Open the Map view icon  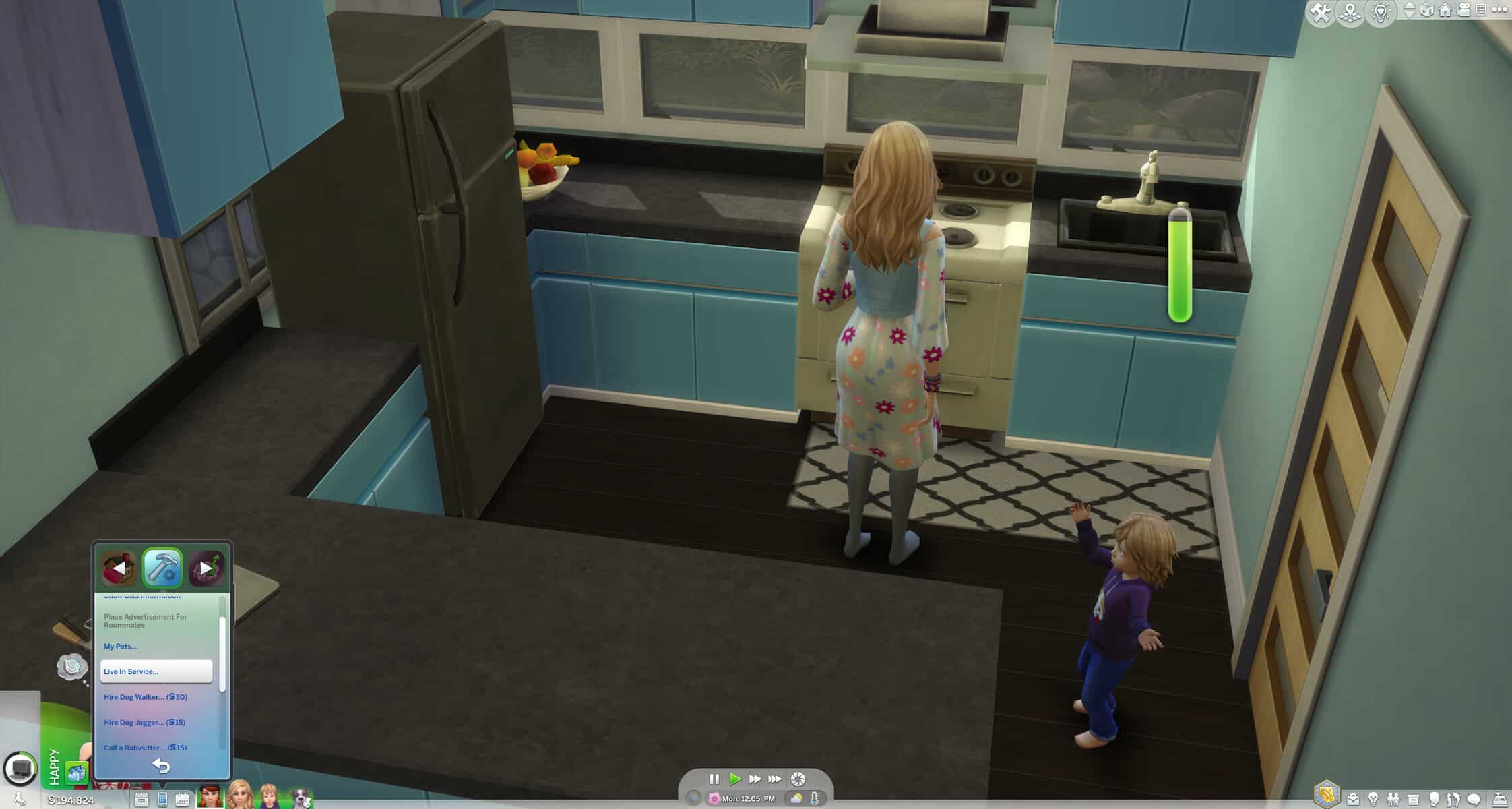[1350, 11]
